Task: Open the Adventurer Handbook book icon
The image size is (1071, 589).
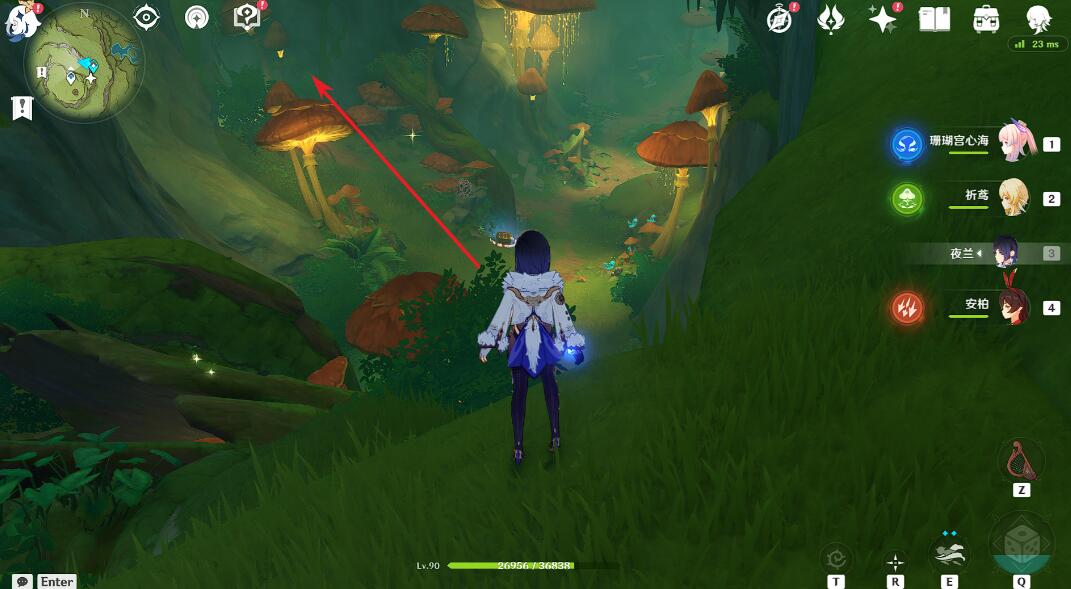Action: point(934,19)
